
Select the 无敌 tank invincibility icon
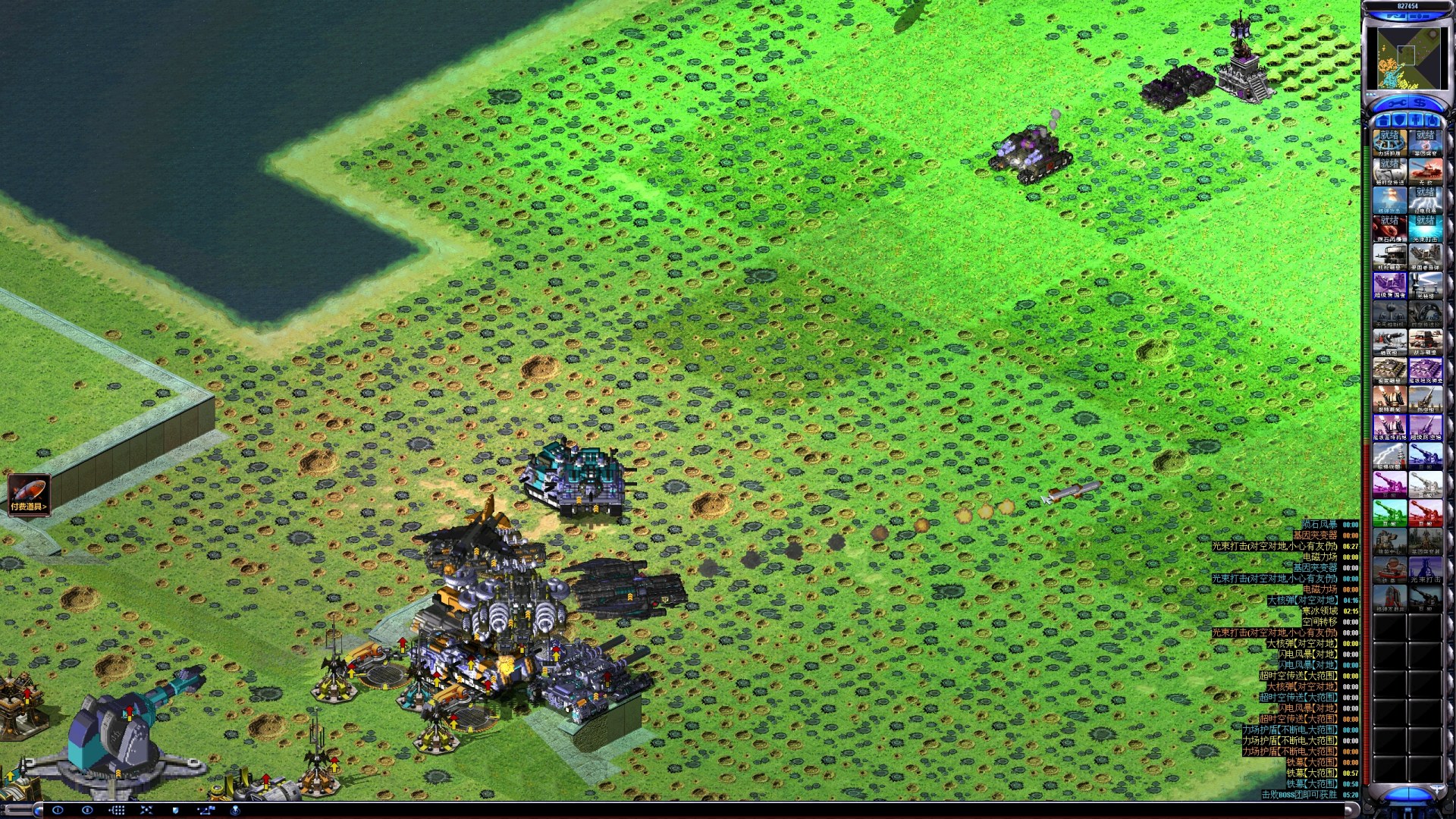coord(1426,171)
